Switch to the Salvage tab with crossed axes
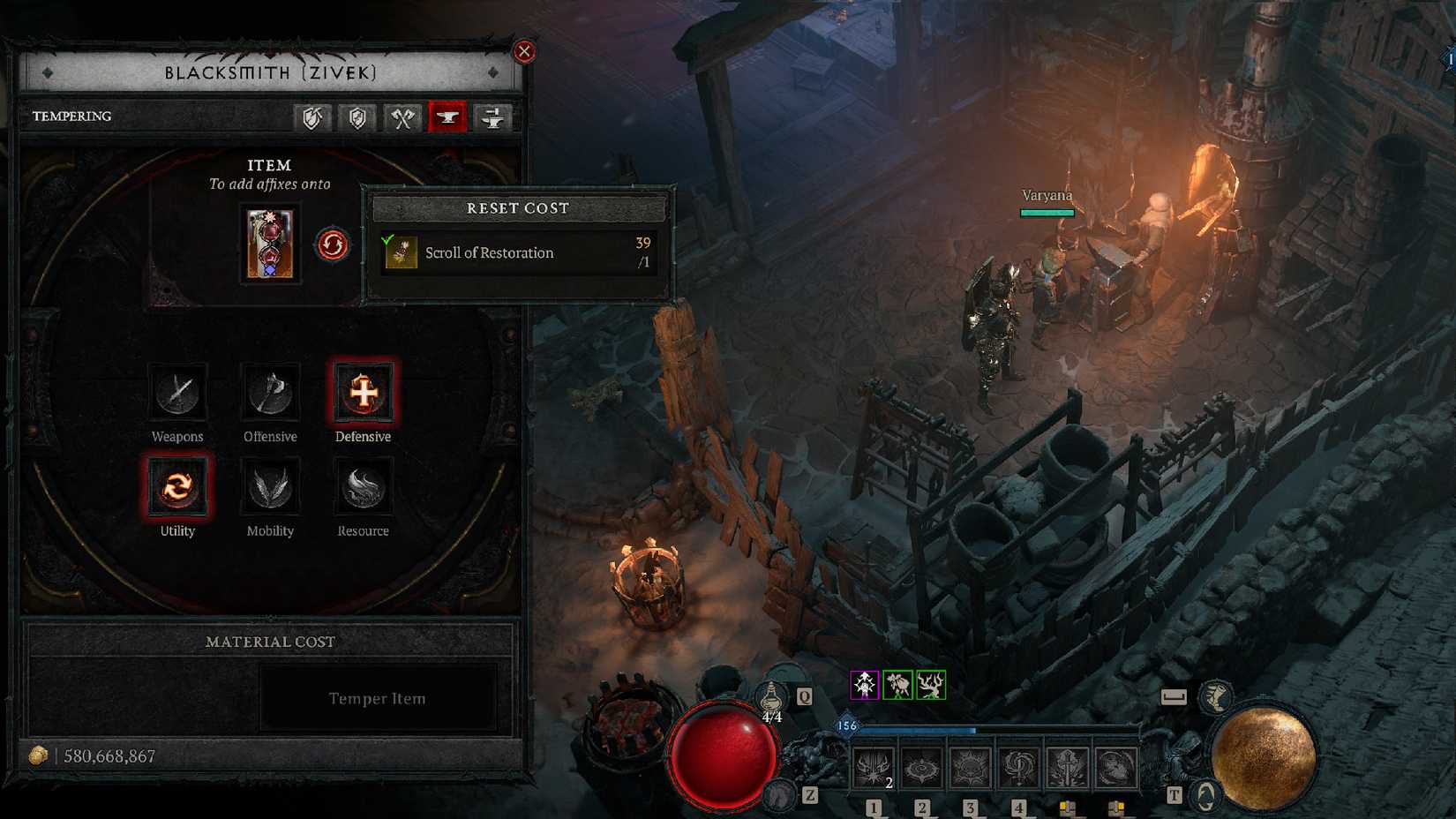The width and height of the screenshot is (1456, 819). (x=402, y=117)
